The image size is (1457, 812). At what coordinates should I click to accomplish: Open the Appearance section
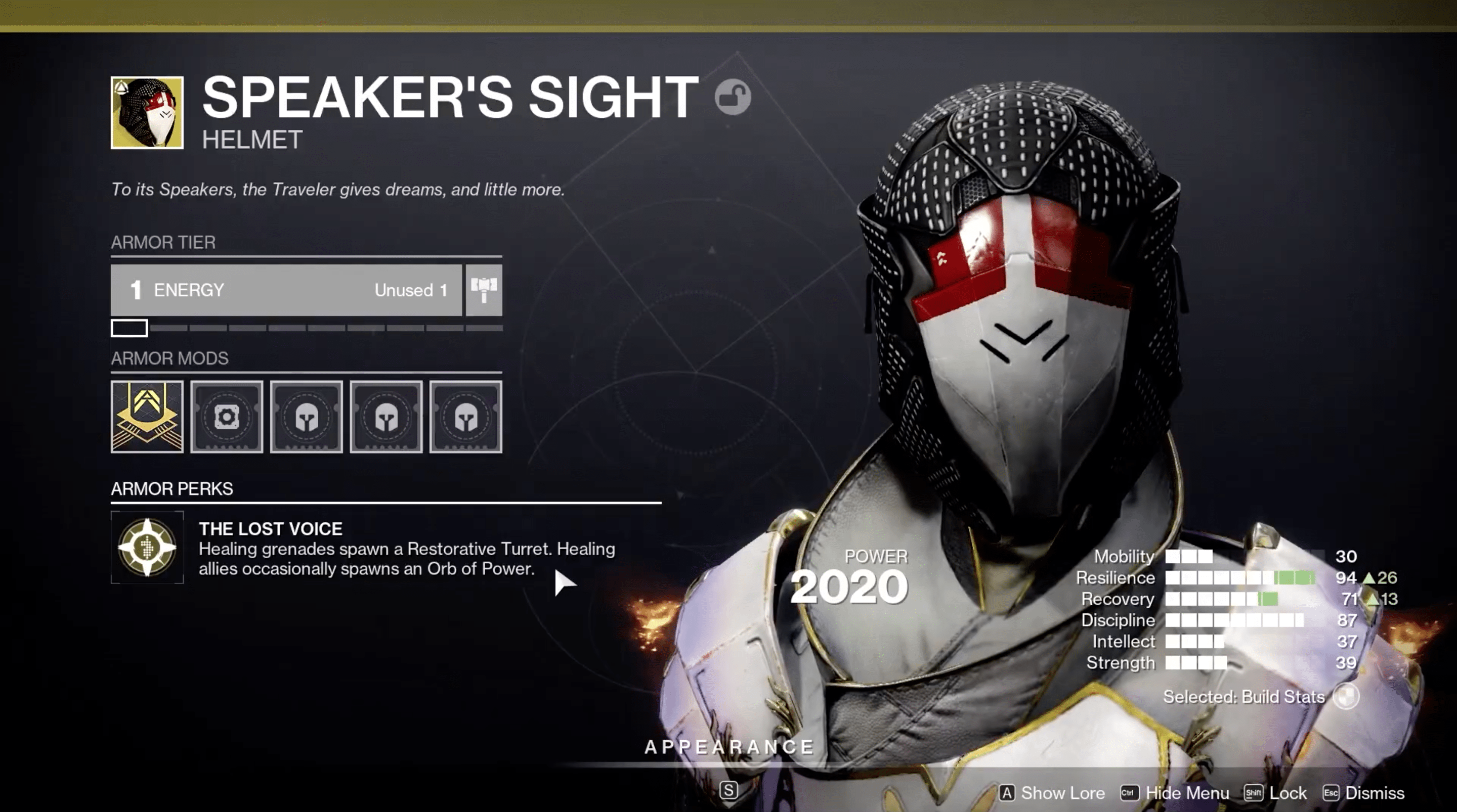click(x=729, y=747)
